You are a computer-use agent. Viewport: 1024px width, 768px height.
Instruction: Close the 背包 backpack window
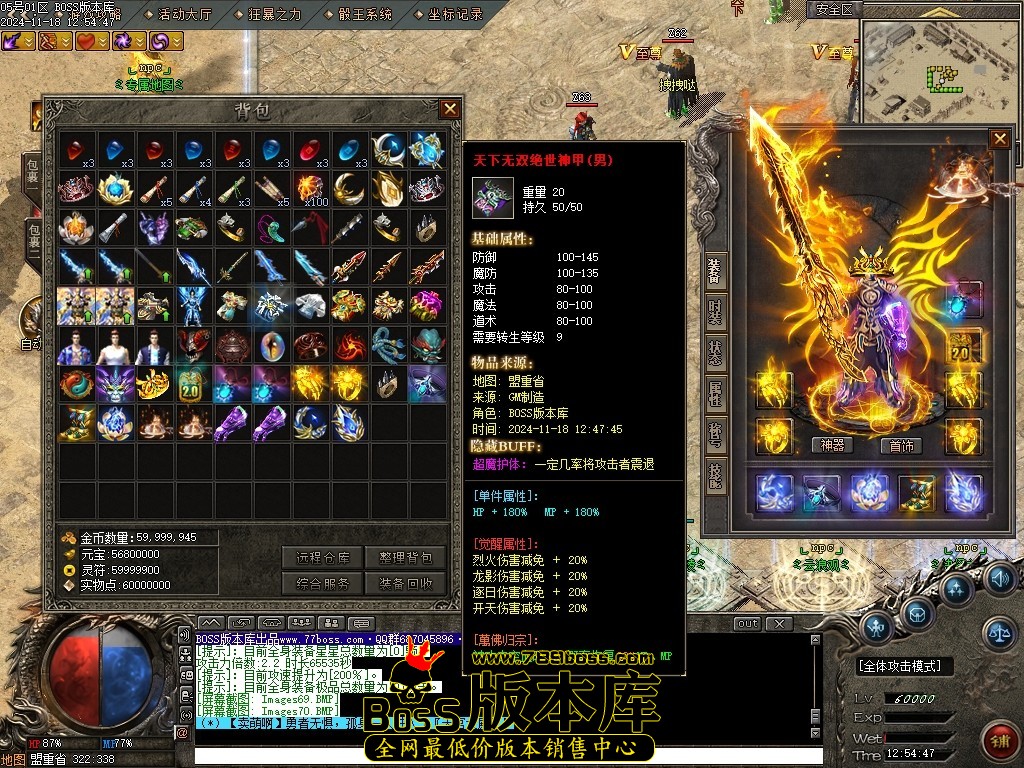tap(450, 109)
